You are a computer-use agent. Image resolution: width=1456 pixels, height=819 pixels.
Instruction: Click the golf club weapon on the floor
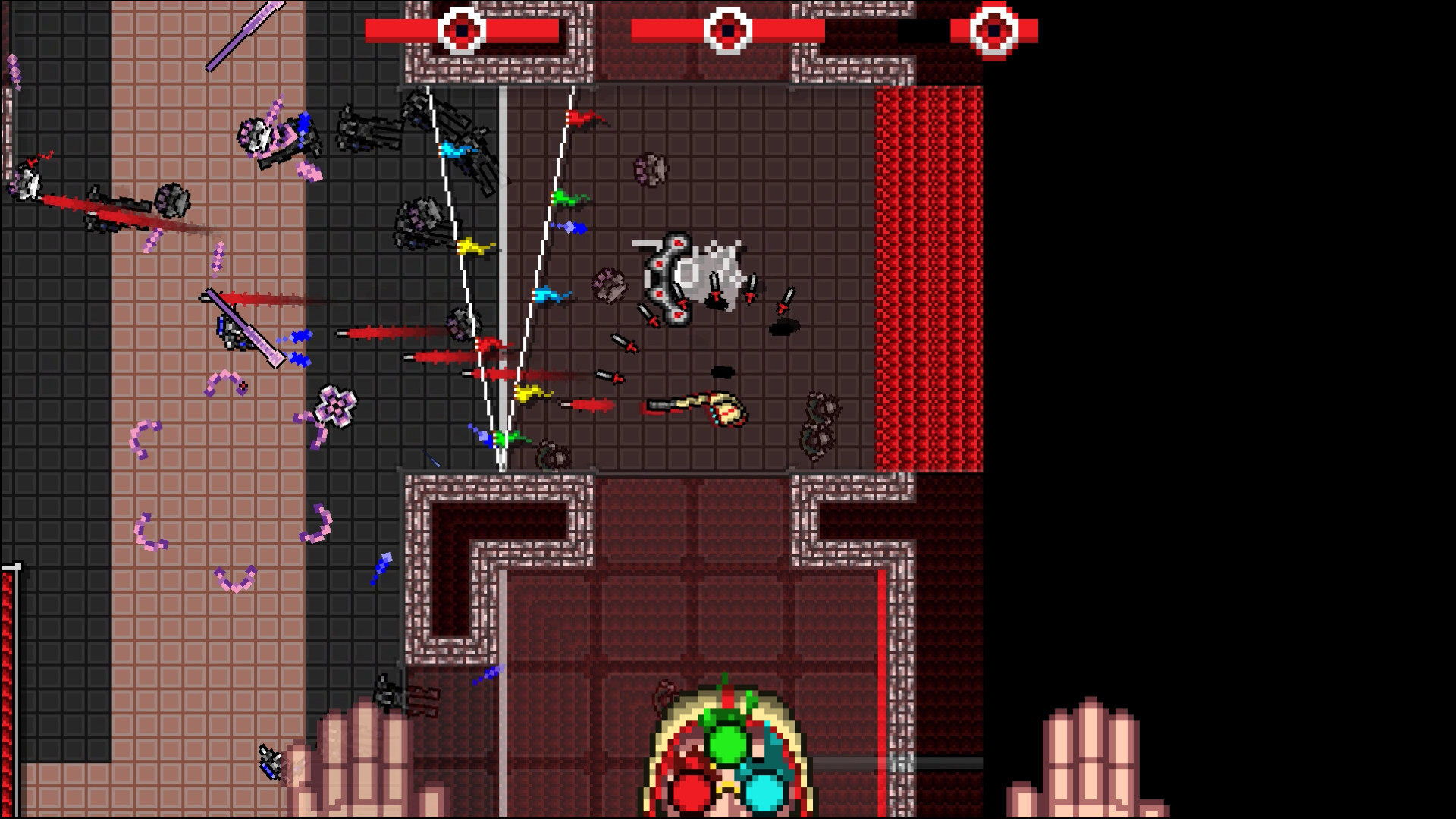(699, 404)
